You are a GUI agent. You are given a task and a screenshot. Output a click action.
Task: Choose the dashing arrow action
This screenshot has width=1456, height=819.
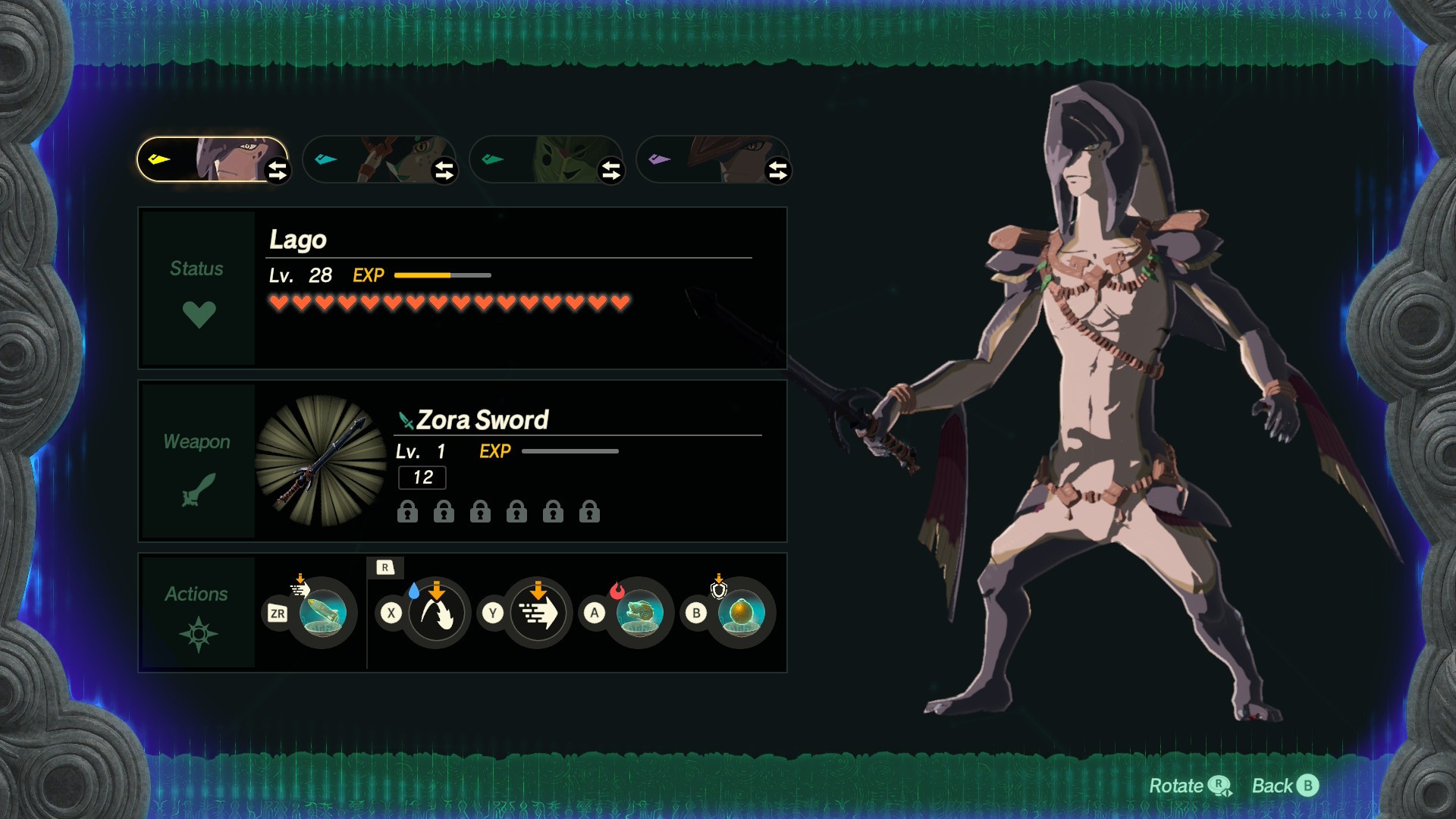(x=538, y=613)
